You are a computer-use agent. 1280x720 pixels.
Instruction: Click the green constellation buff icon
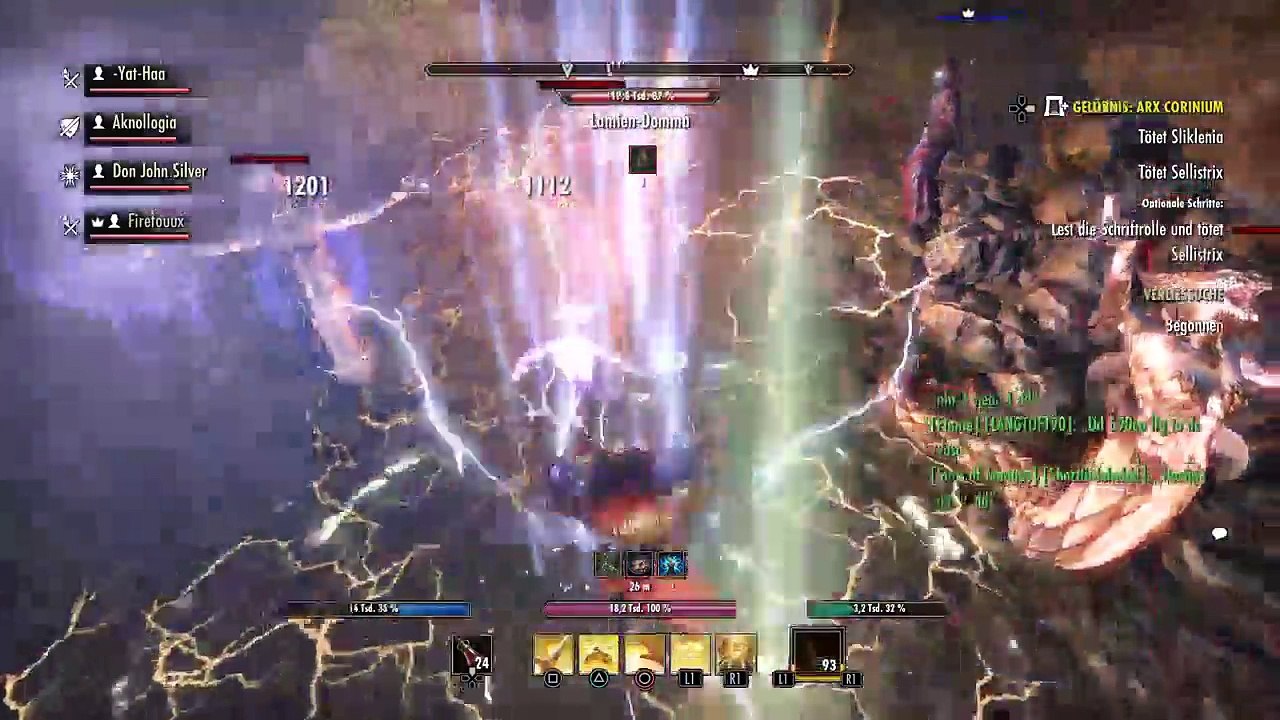[608, 564]
